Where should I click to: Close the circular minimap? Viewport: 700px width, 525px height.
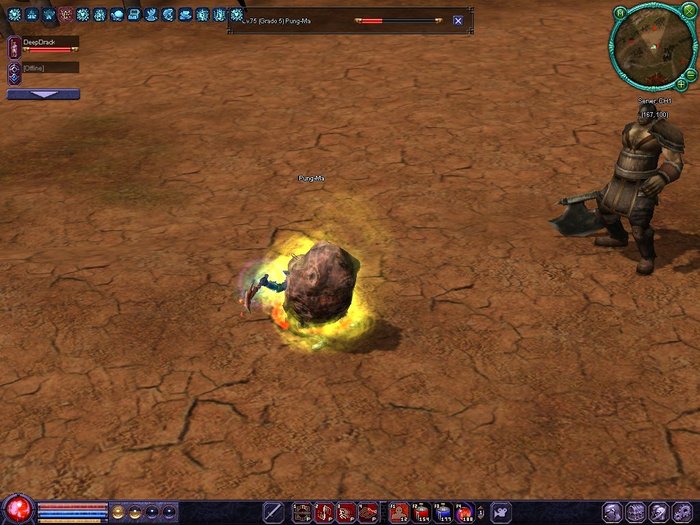[x=690, y=13]
